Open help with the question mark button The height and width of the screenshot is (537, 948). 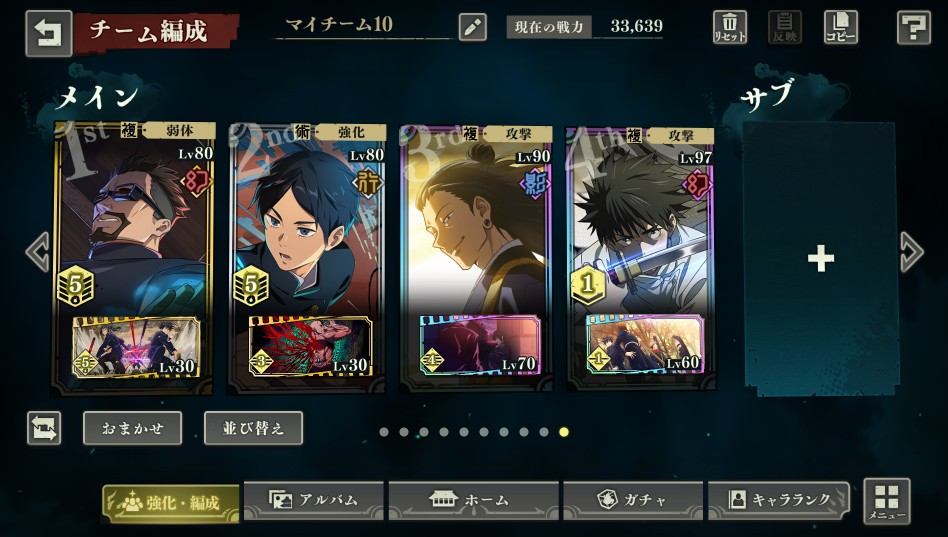913,27
